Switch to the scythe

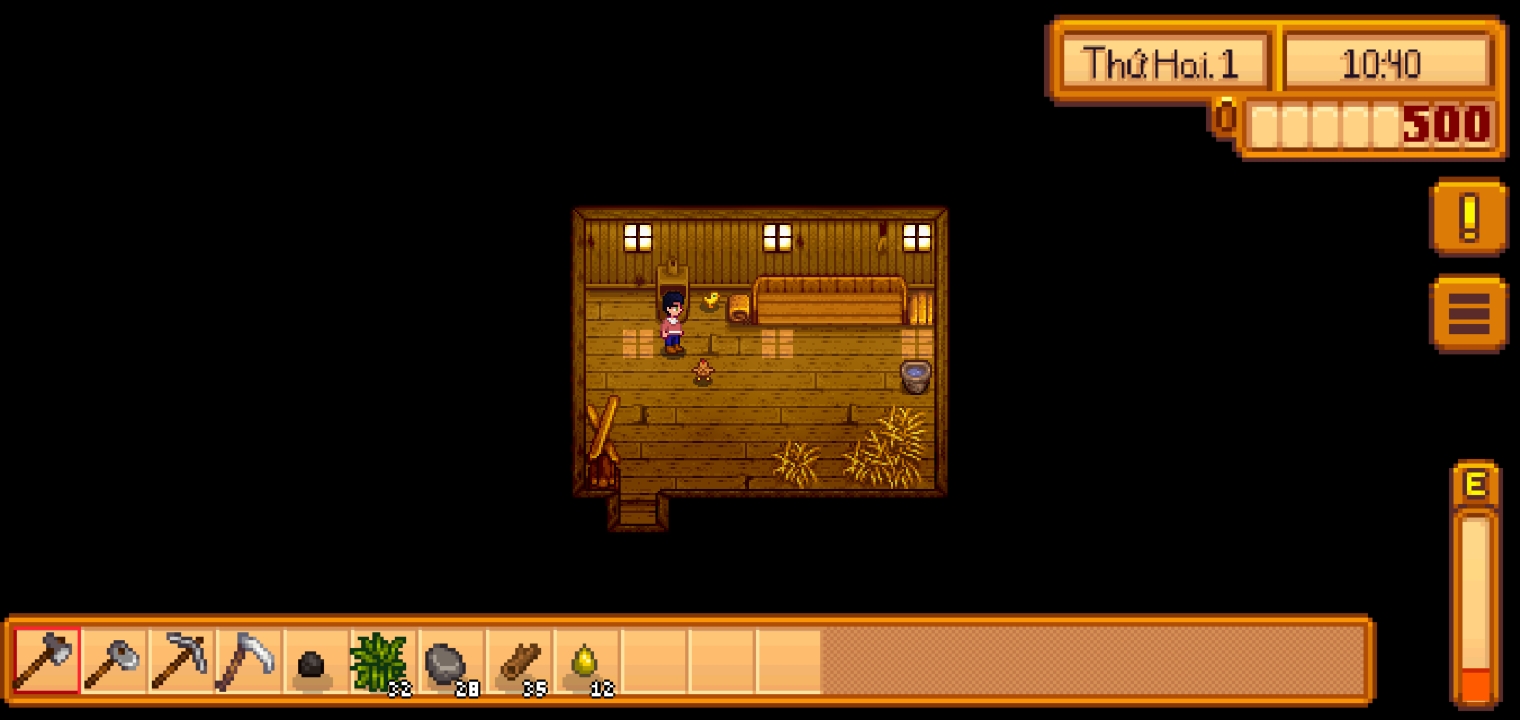pos(248,660)
